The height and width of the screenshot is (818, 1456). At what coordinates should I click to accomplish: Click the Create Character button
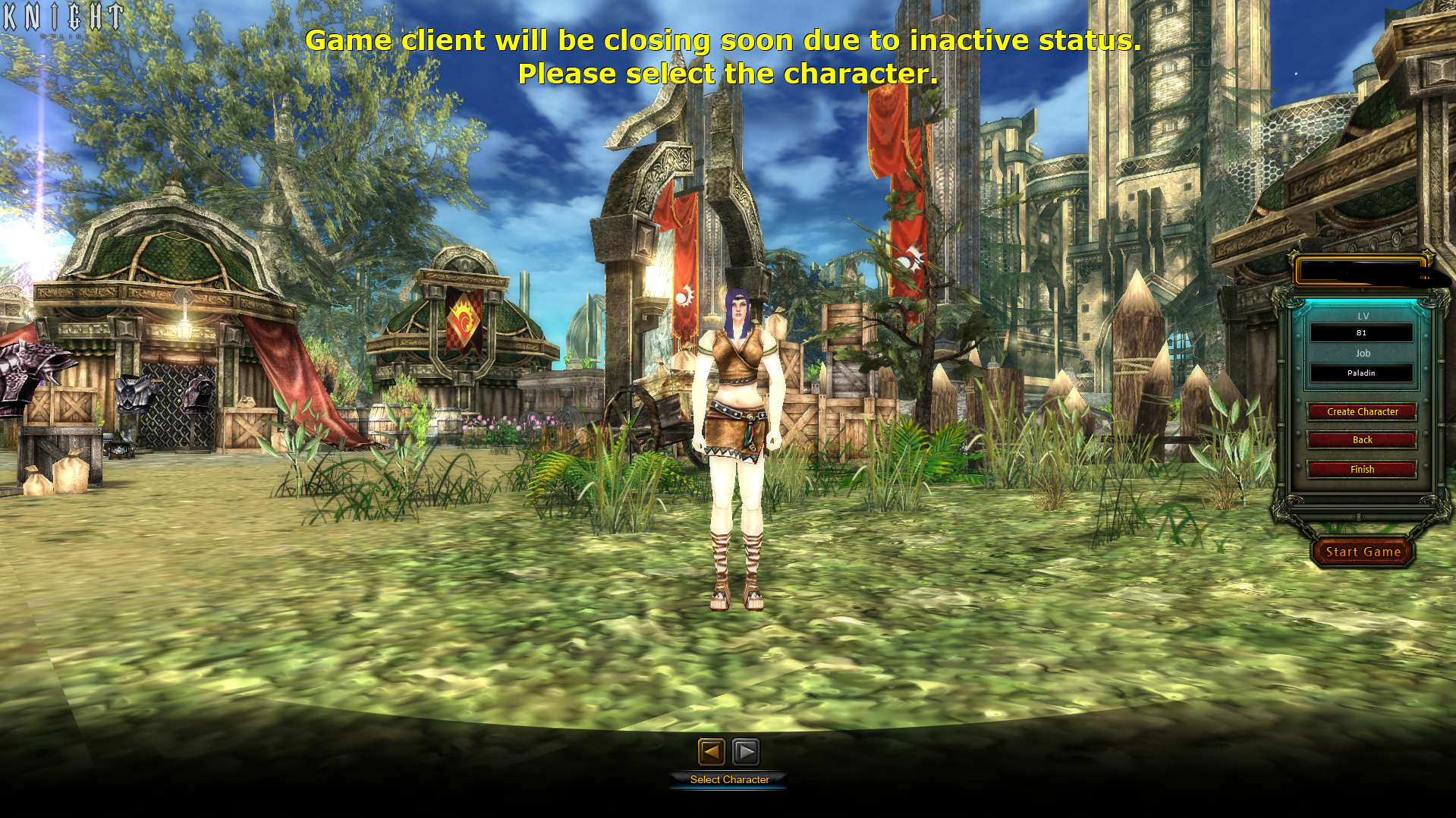(x=1362, y=412)
